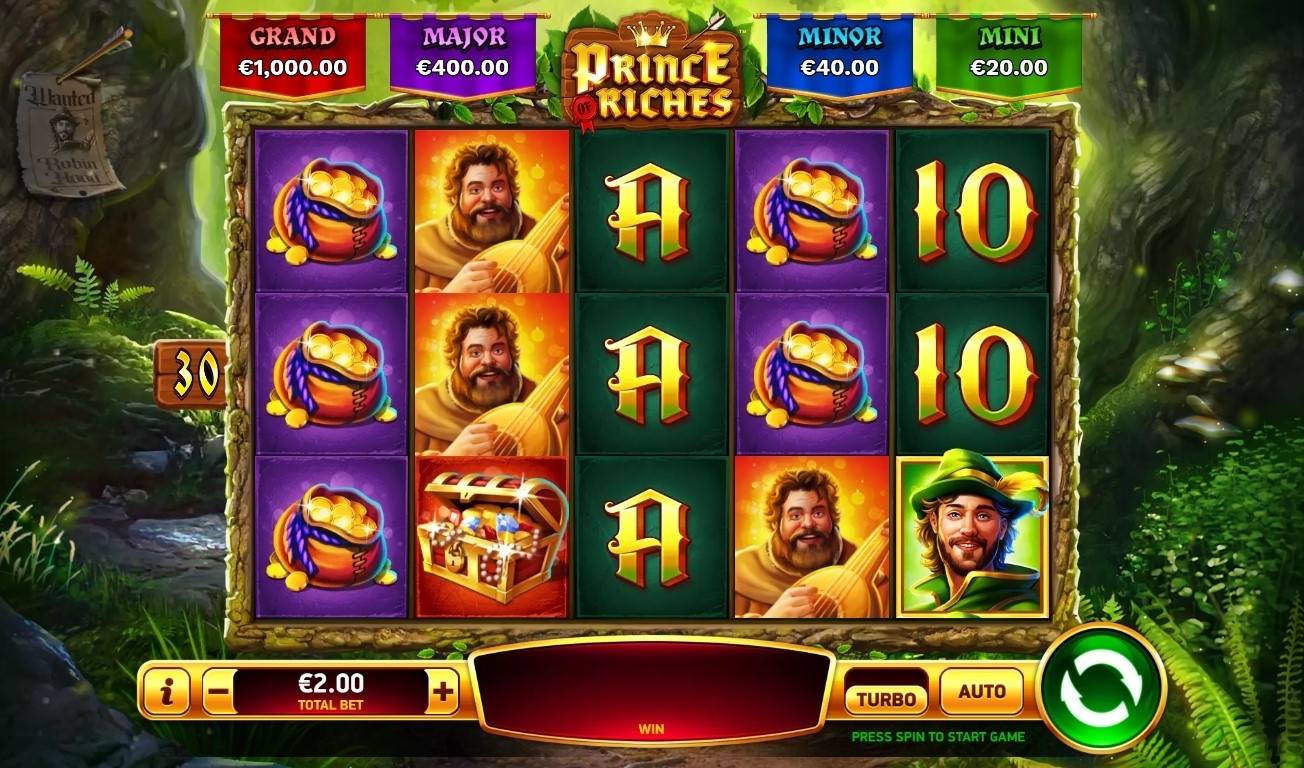The image size is (1304, 768).
Task: Click the red WIN display banner
Action: point(655,690)
